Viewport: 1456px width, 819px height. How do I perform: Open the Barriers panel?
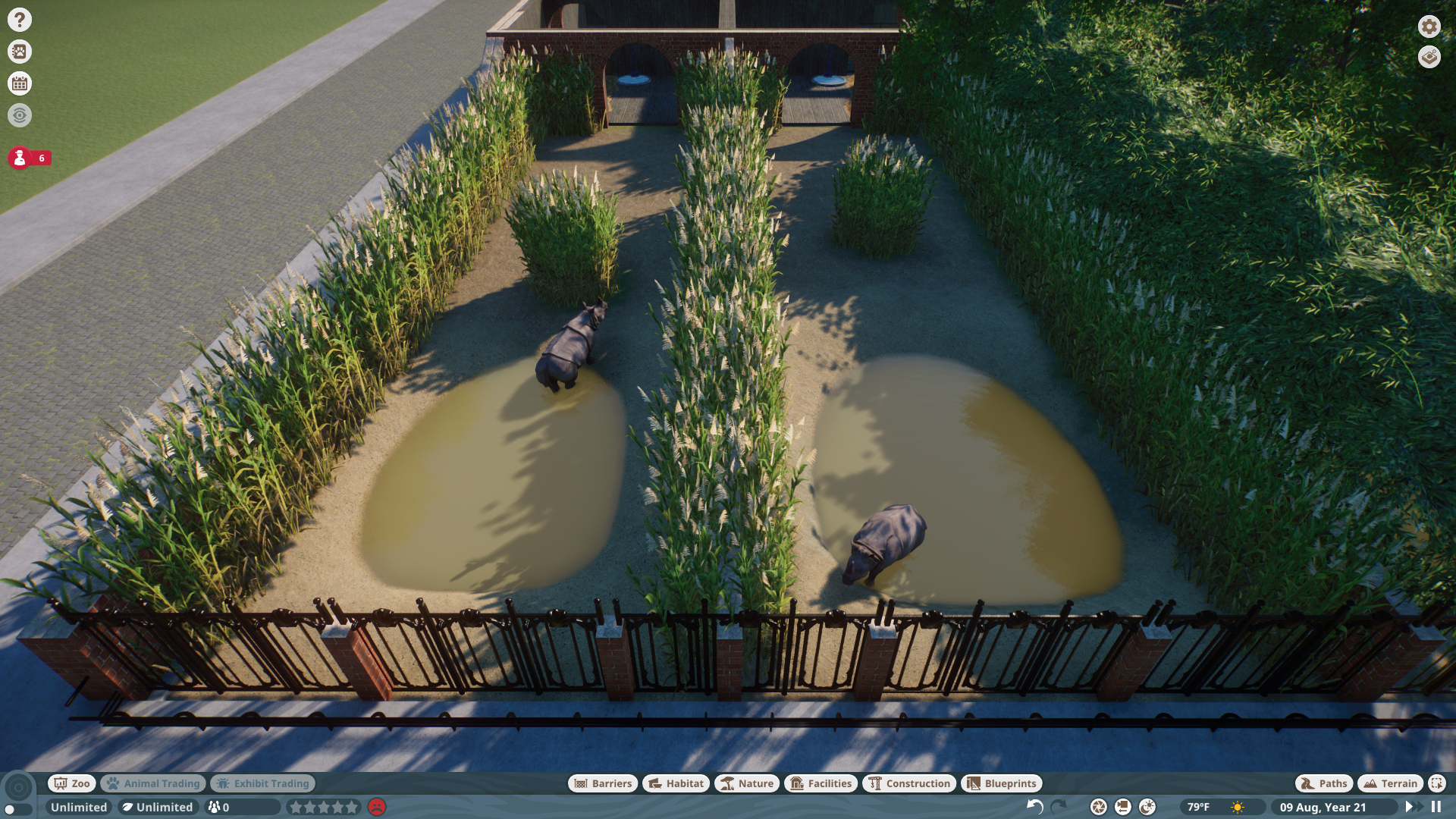pyautogui.click(x=601, y=783)
